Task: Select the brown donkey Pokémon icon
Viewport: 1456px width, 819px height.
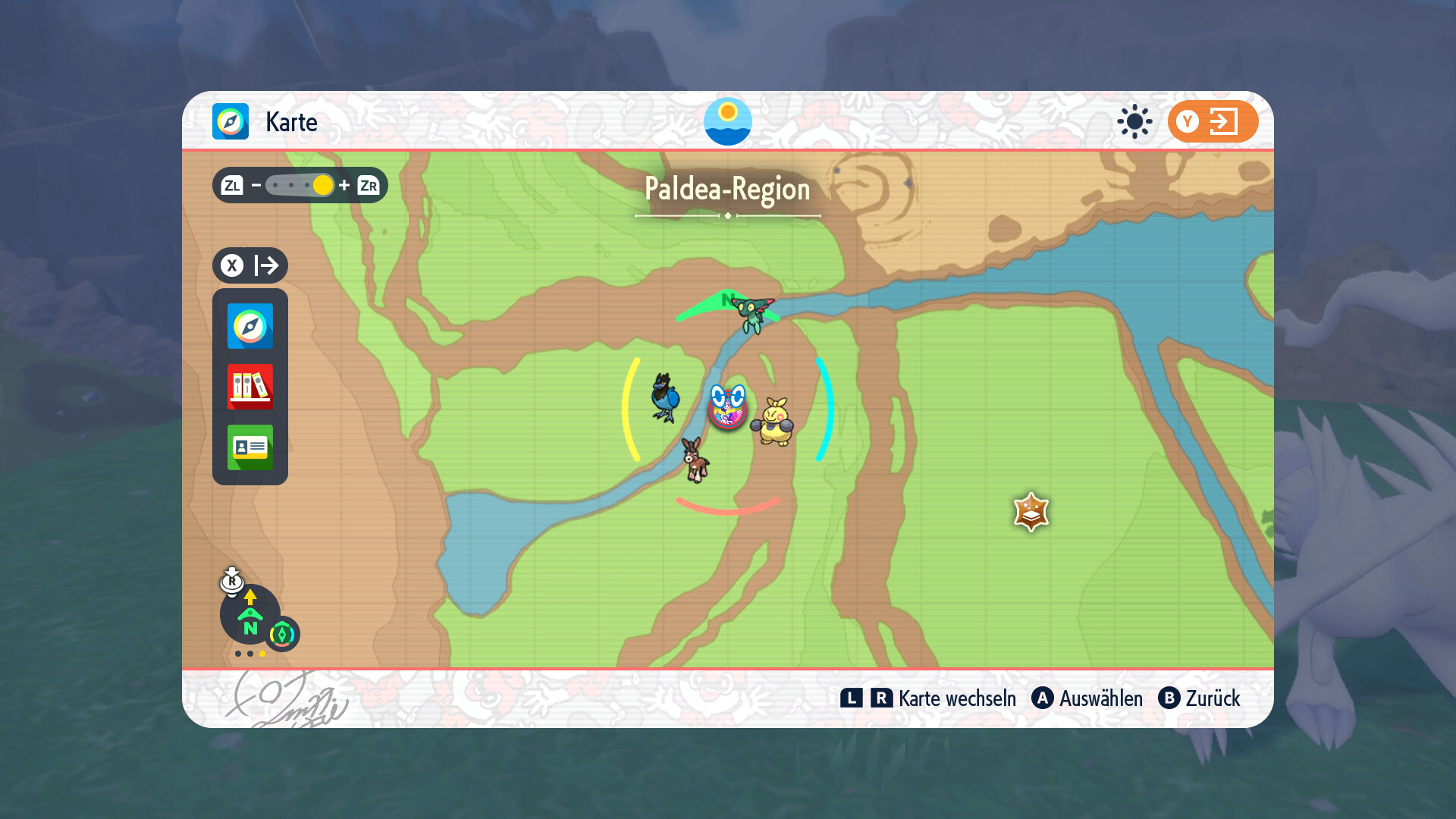Action: (x=694, y=459)
